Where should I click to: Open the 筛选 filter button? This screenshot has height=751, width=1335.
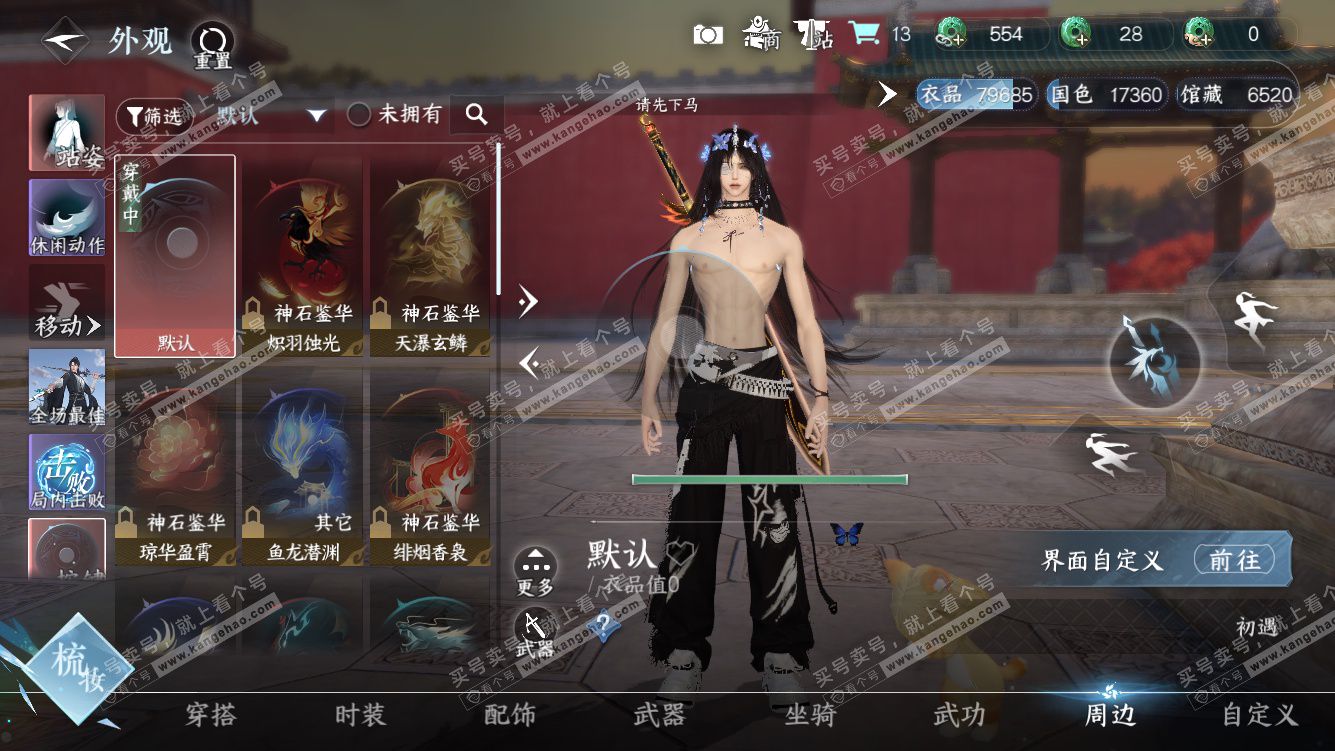[x=151, y=116]
